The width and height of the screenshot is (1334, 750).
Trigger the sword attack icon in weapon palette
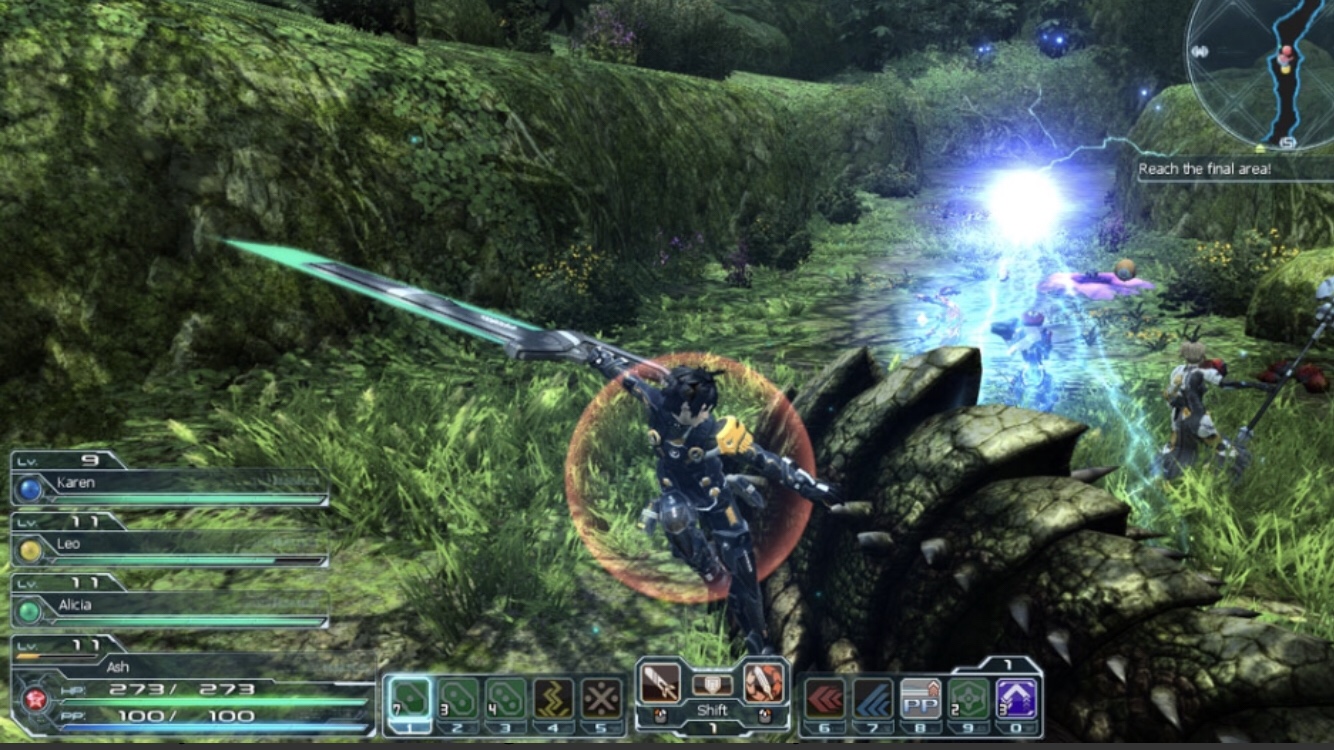[660, 682]
